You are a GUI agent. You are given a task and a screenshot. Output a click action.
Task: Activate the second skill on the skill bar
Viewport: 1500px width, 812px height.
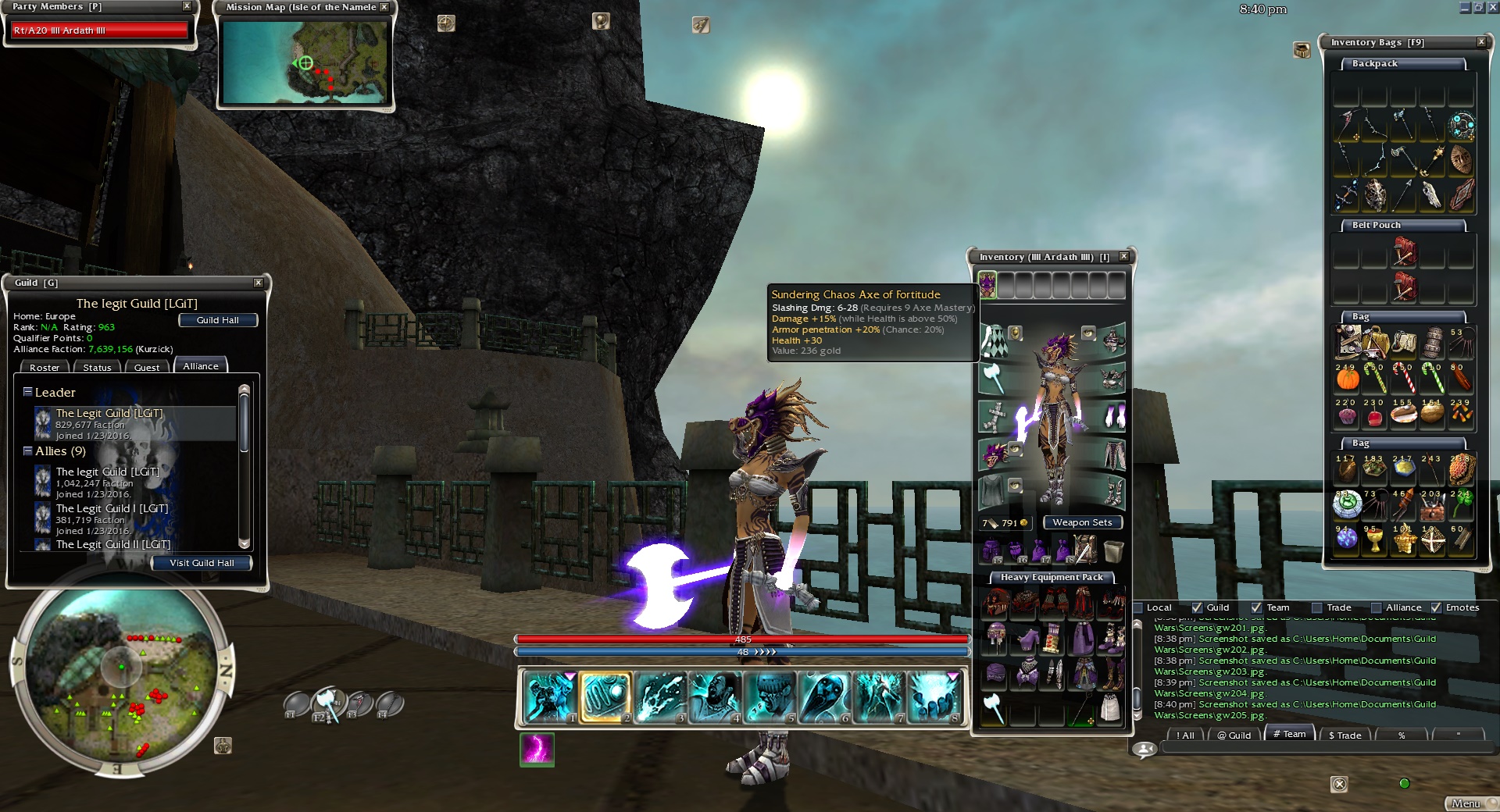pos(604,697)
